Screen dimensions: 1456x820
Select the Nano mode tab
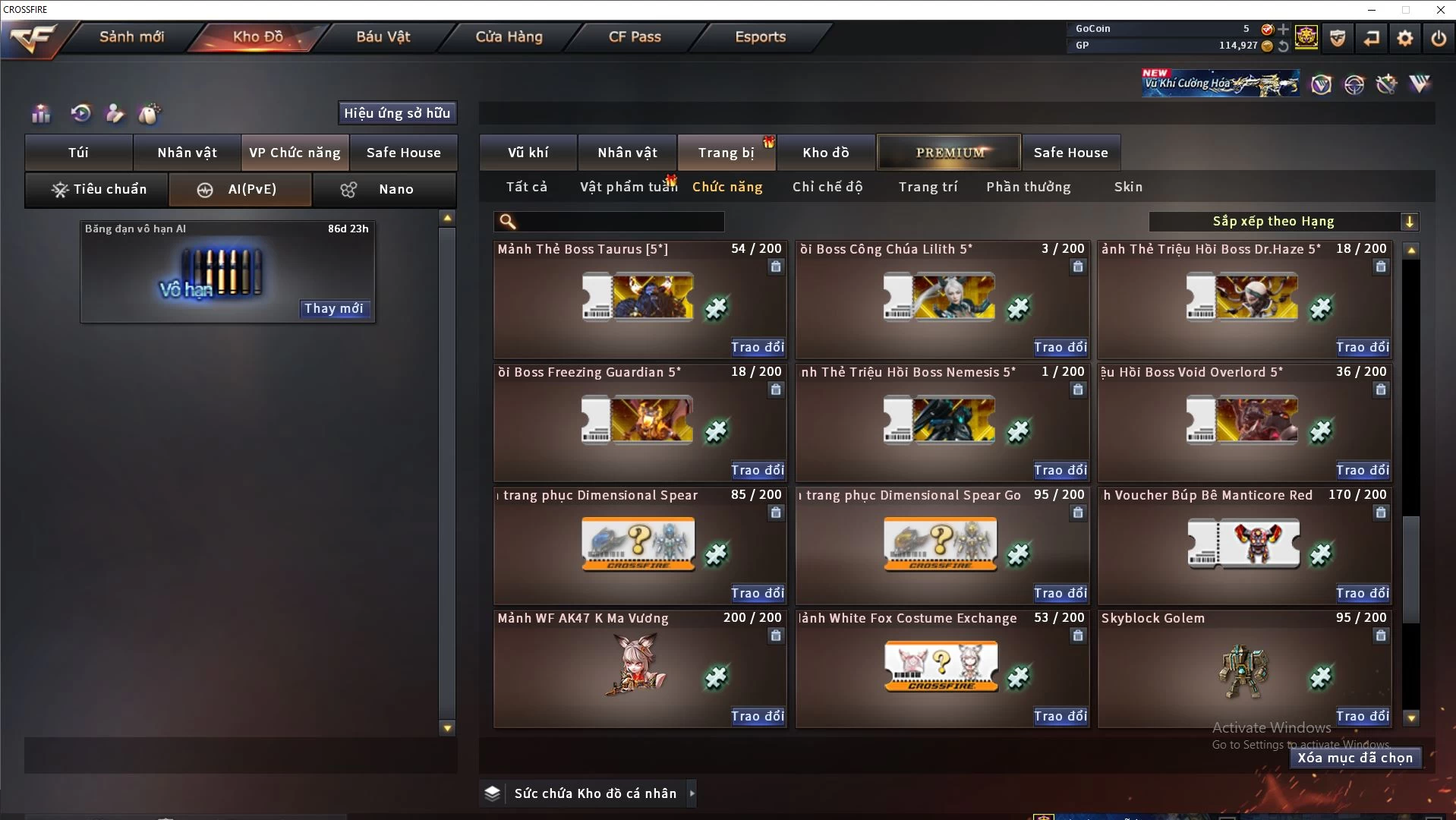click(384, 189)
